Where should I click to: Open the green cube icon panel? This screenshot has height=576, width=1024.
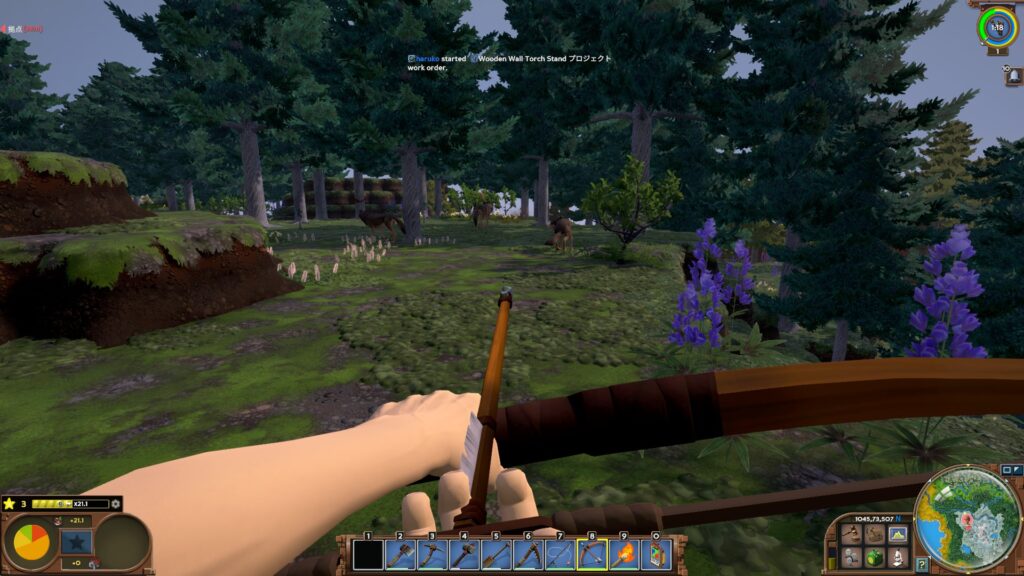(874, 556)
